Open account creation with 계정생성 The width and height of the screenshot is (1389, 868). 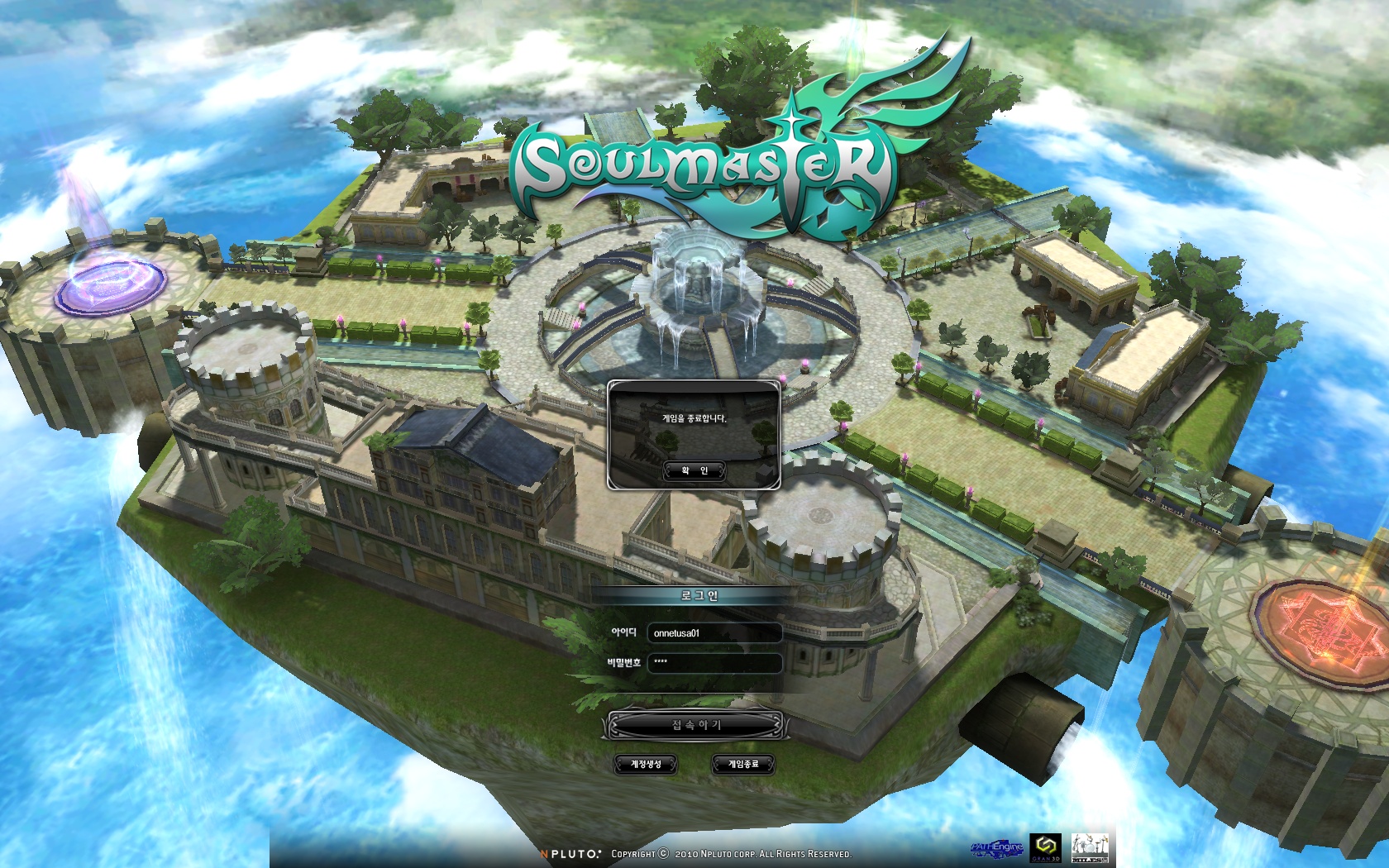646,764
